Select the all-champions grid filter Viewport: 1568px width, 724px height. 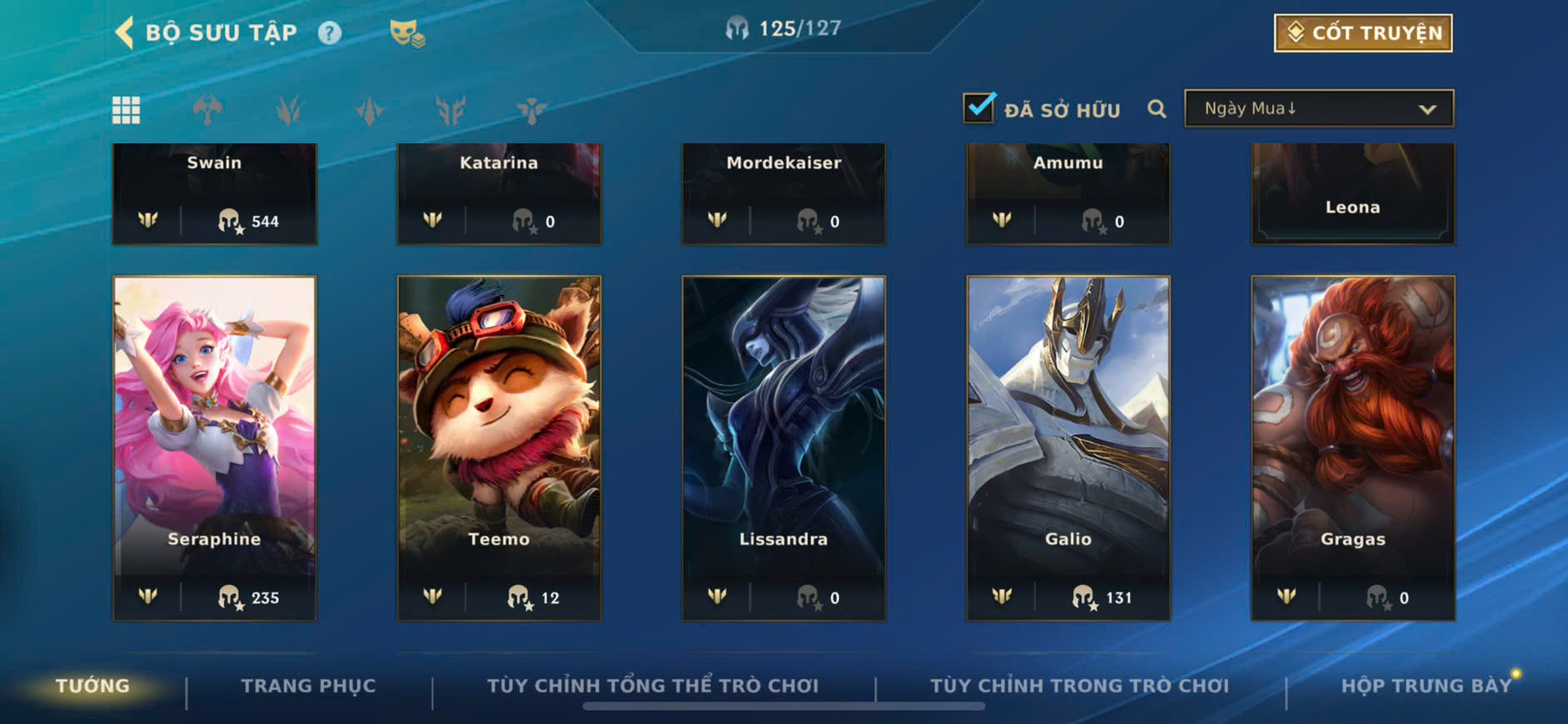pos(127,110)
